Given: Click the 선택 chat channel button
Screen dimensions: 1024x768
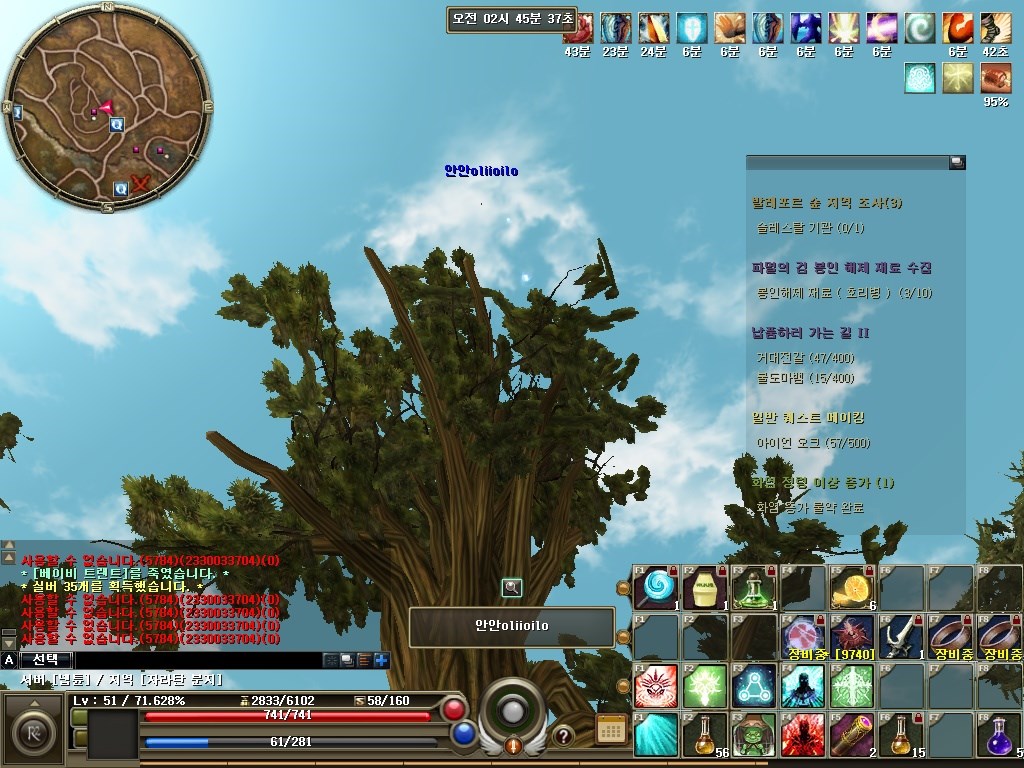Looking at the screenshot, I should tap(46, 660).
